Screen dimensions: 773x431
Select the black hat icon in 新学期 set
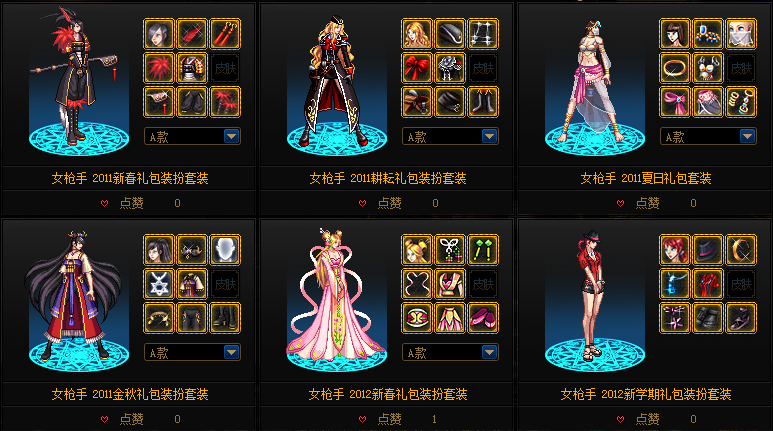[x=708, y=249]
